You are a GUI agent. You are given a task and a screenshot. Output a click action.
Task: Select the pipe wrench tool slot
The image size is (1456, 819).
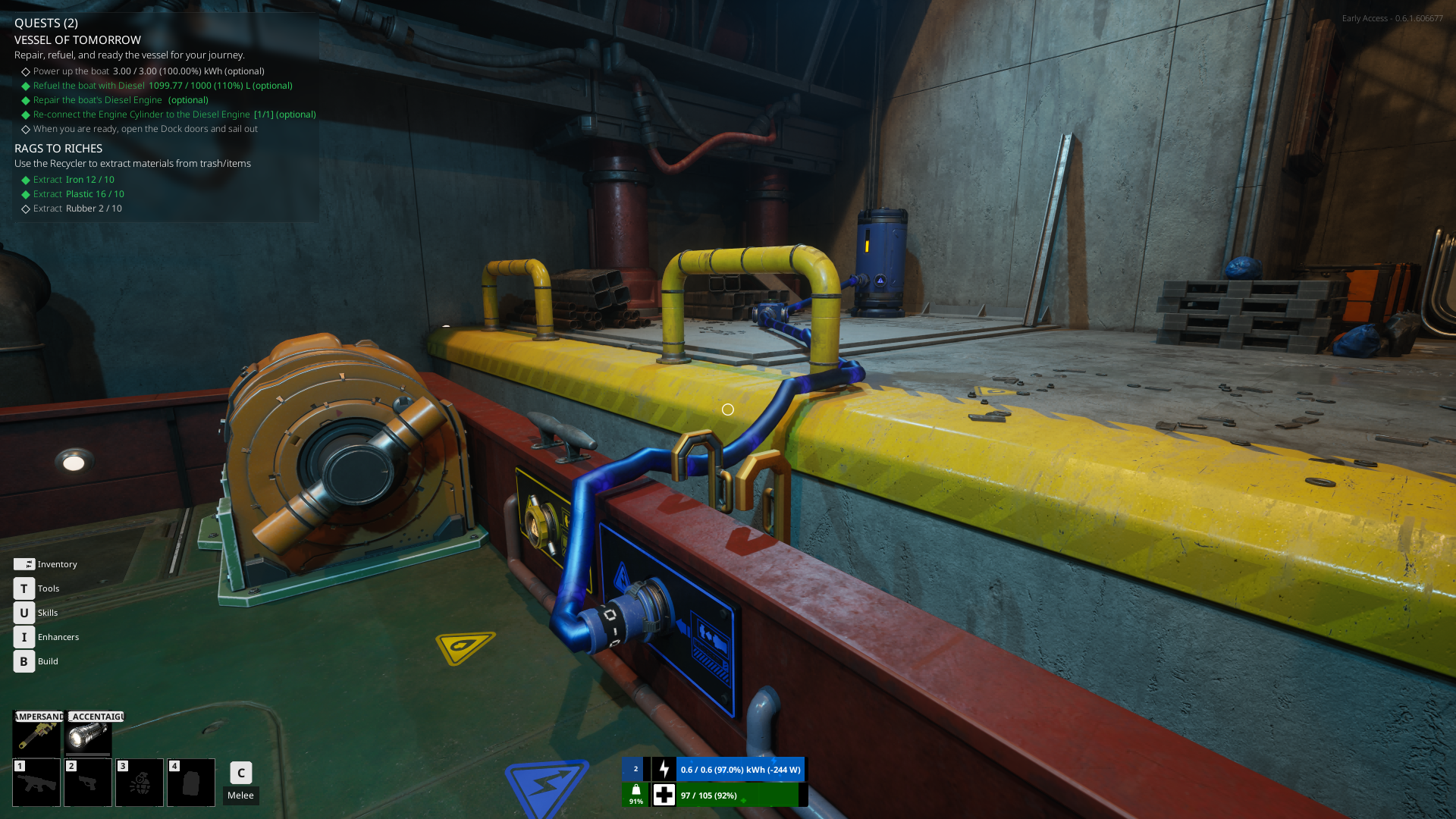[36, 734]
